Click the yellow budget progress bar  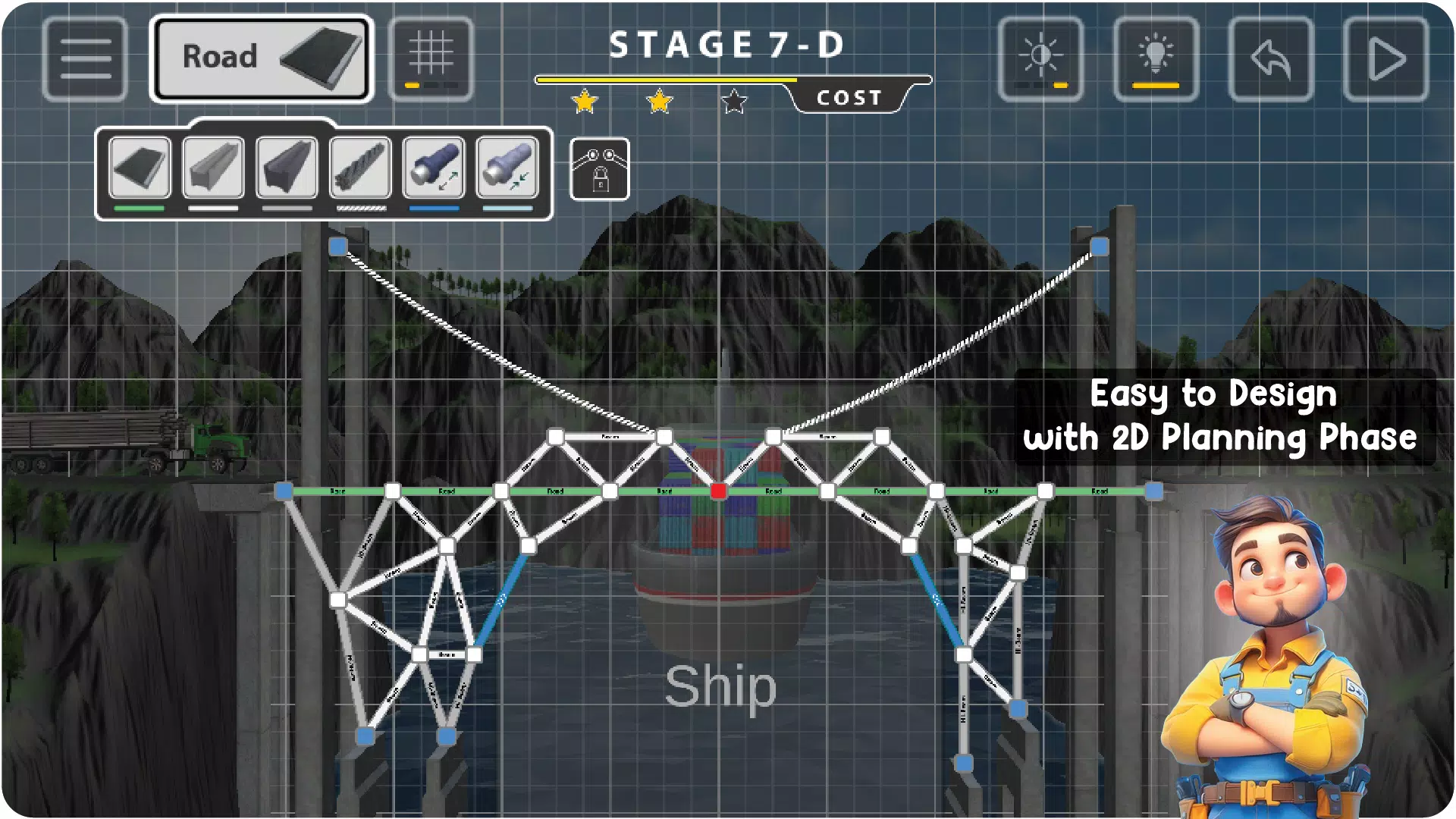pos(667,77)
